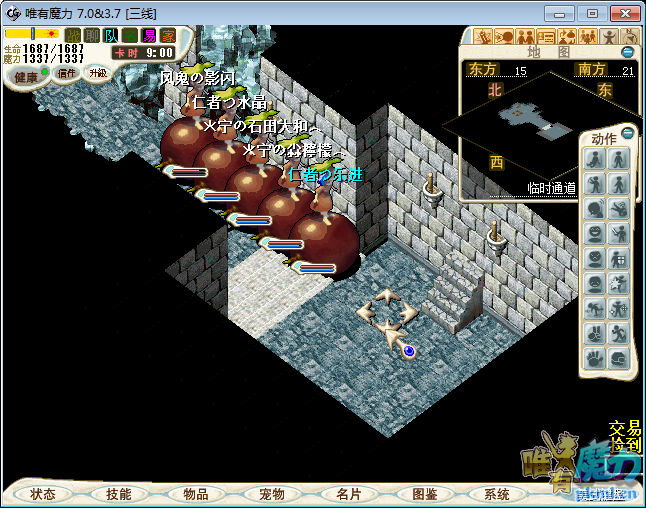
Task: Close the game window
Action: (x=623, y=13)
